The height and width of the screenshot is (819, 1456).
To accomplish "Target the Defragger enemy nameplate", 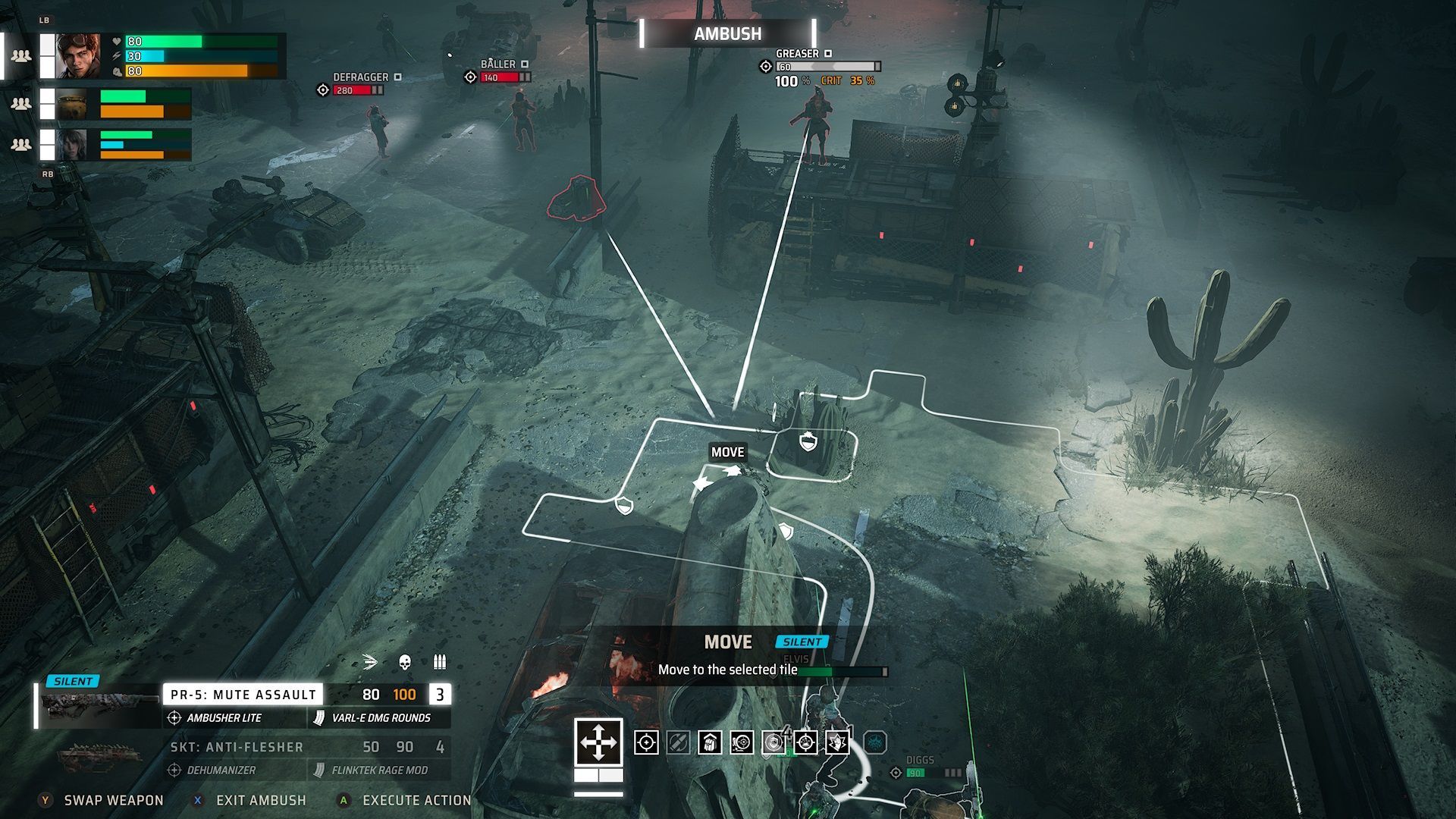I will click(360, 77).
